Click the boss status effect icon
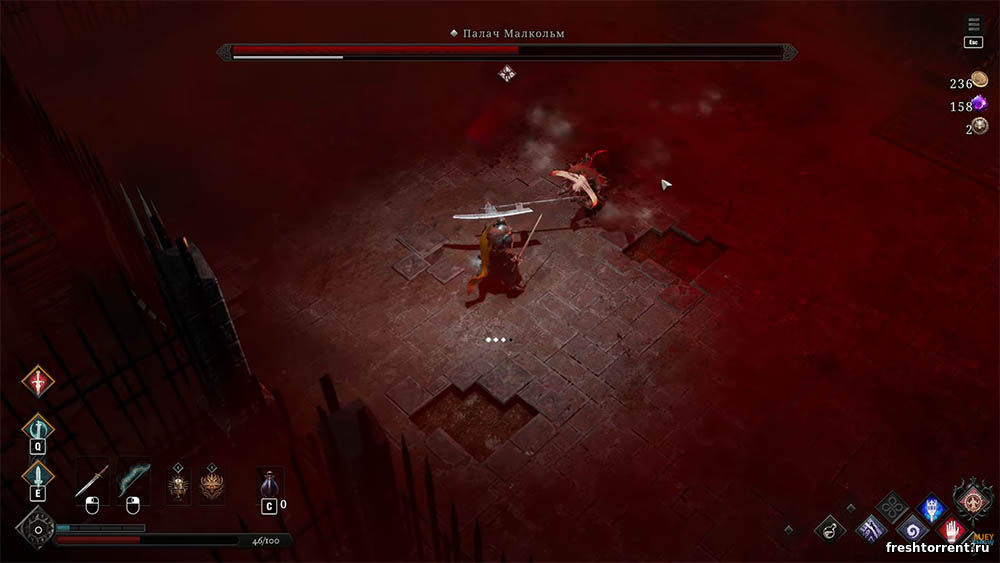1000x563 pixels. pos(508,72)
